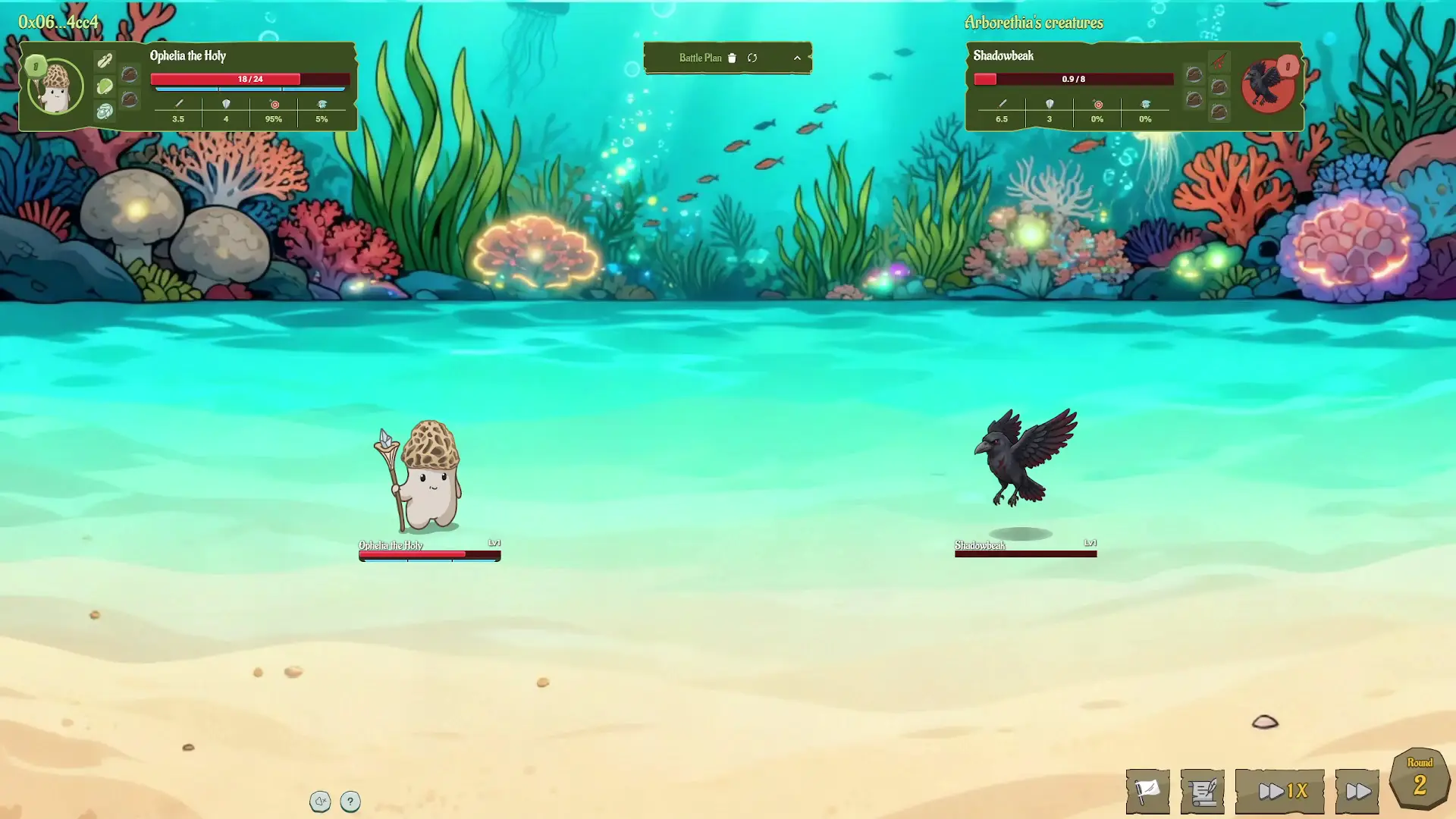Toggle the sound mute button
Viewport: 1456px width, 819px height.
321,801
